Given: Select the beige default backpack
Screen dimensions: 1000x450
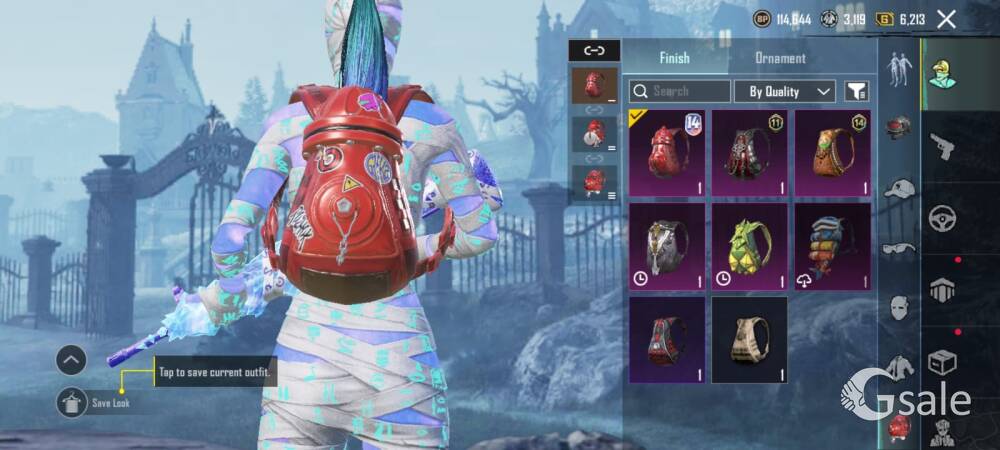Looking at the screenshot, I should coord(749,340).
